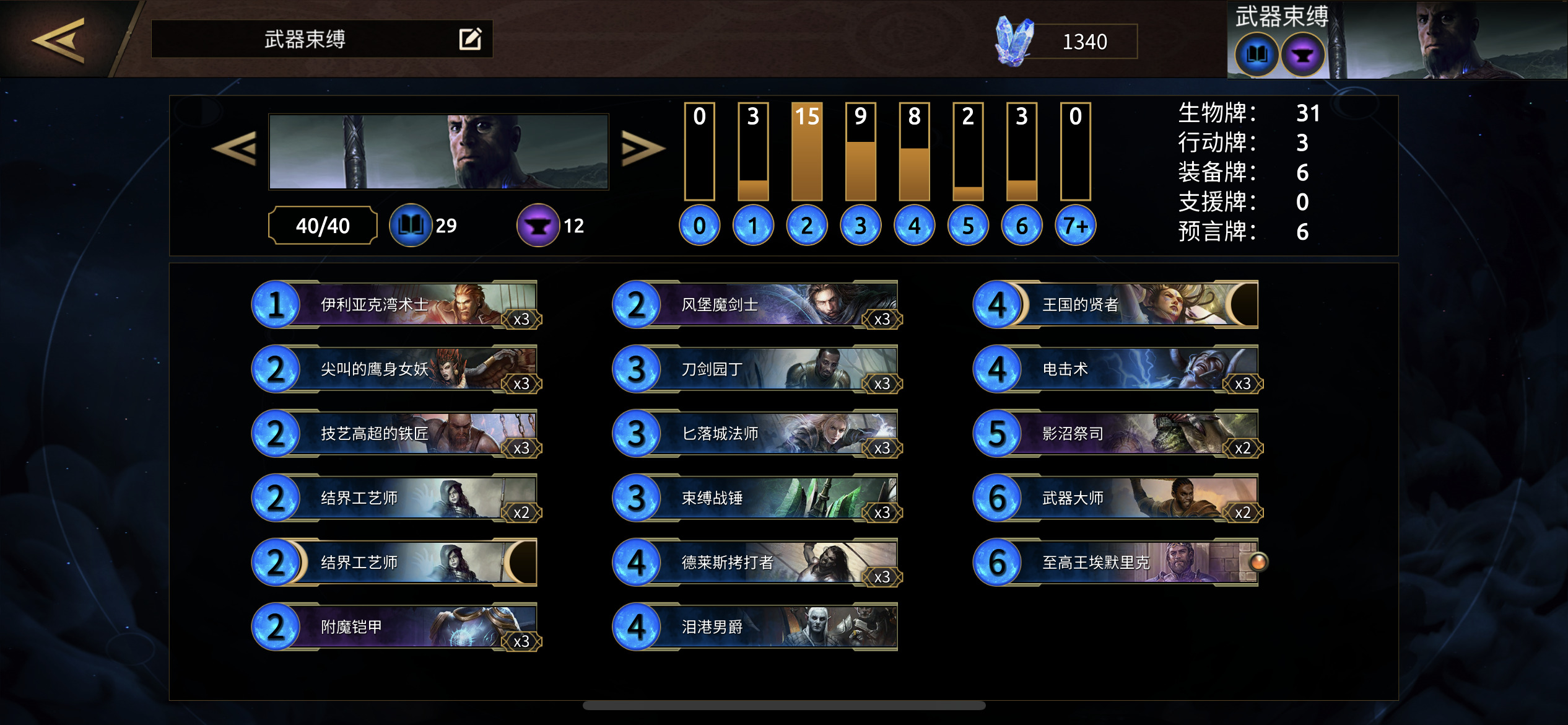Image resolution: width=1568 pixels, height=725 pixels.
Task: Edit the deck name 武器束缚
Action: [470, 39]
